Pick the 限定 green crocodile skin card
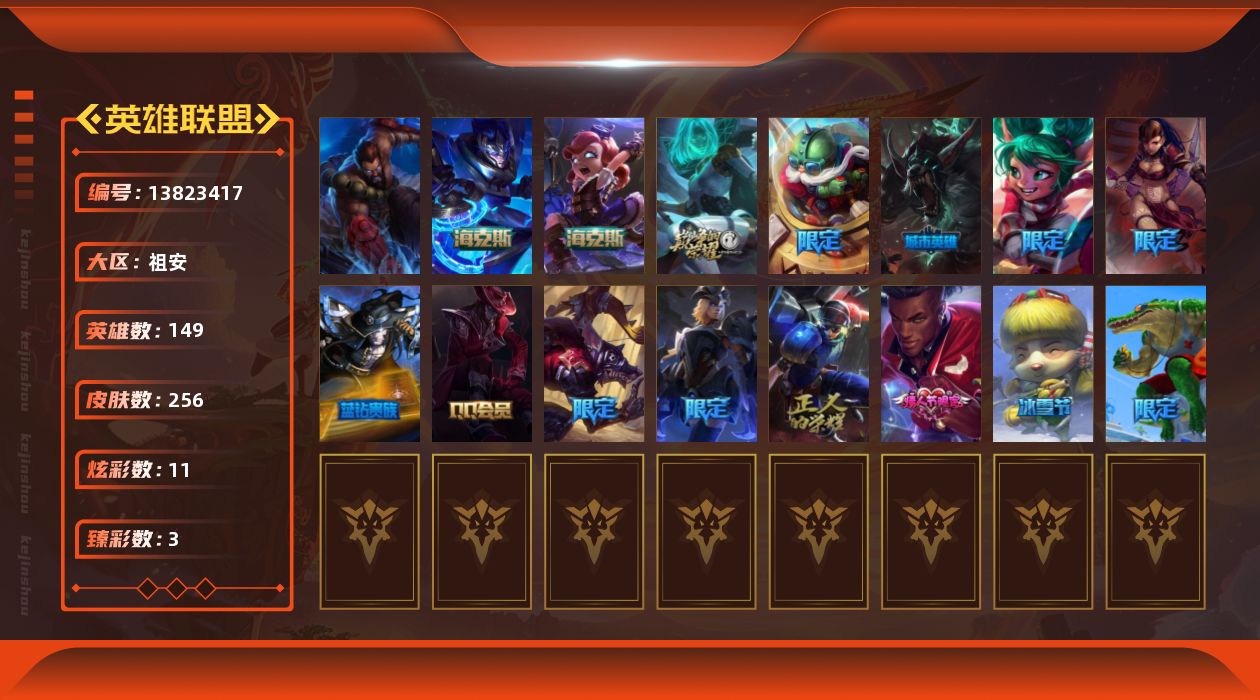1260x700 pixels. click(x=1155, y=364)
